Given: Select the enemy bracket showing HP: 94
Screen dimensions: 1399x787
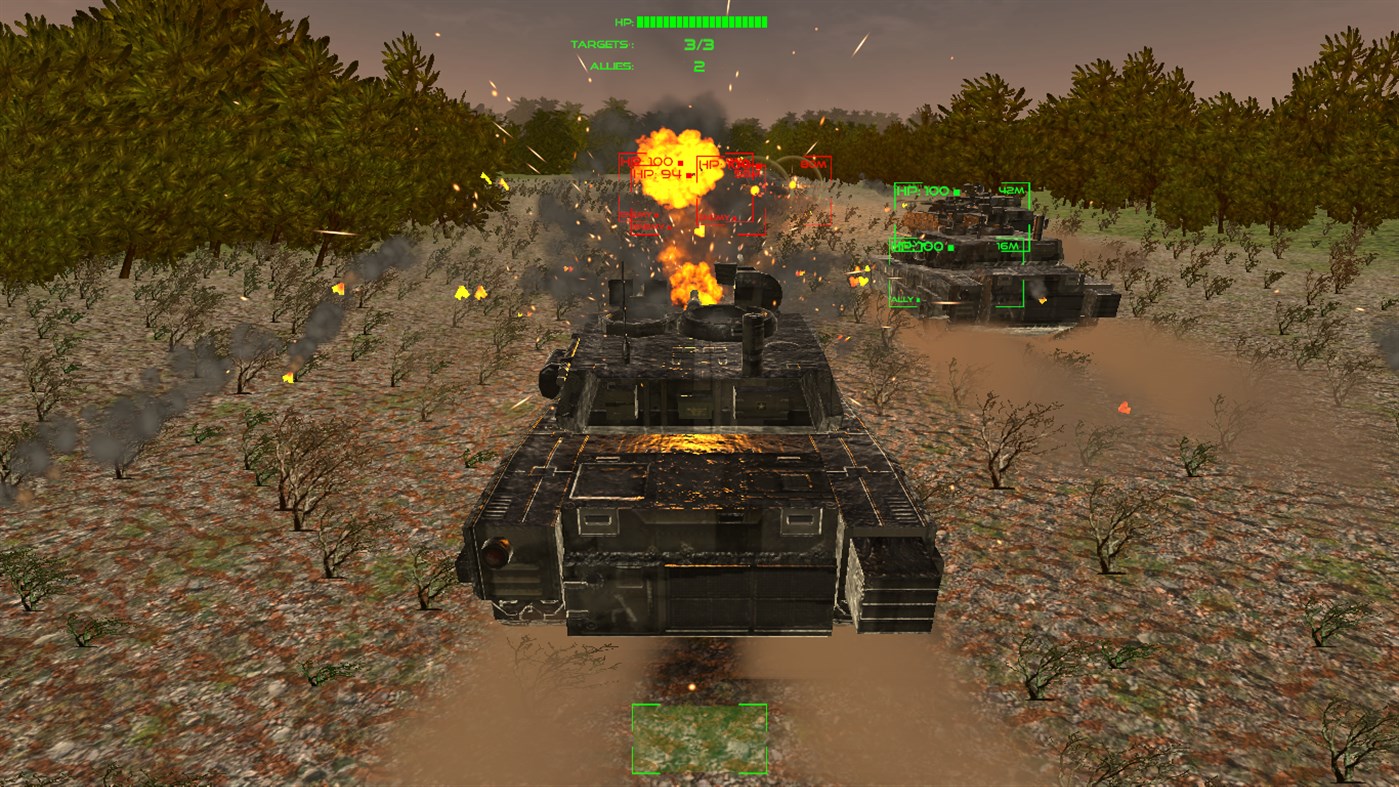Looking at the screenshot, I should pos(658,175).
